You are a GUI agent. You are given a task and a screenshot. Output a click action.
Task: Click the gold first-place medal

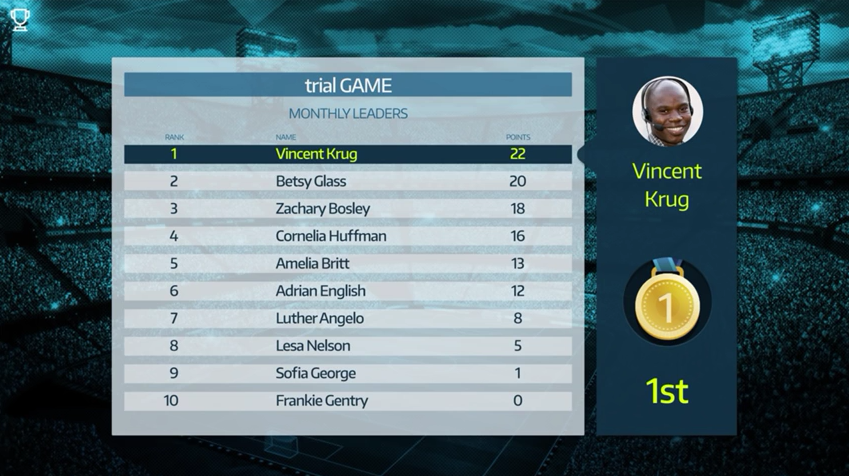tap(667, 303)
